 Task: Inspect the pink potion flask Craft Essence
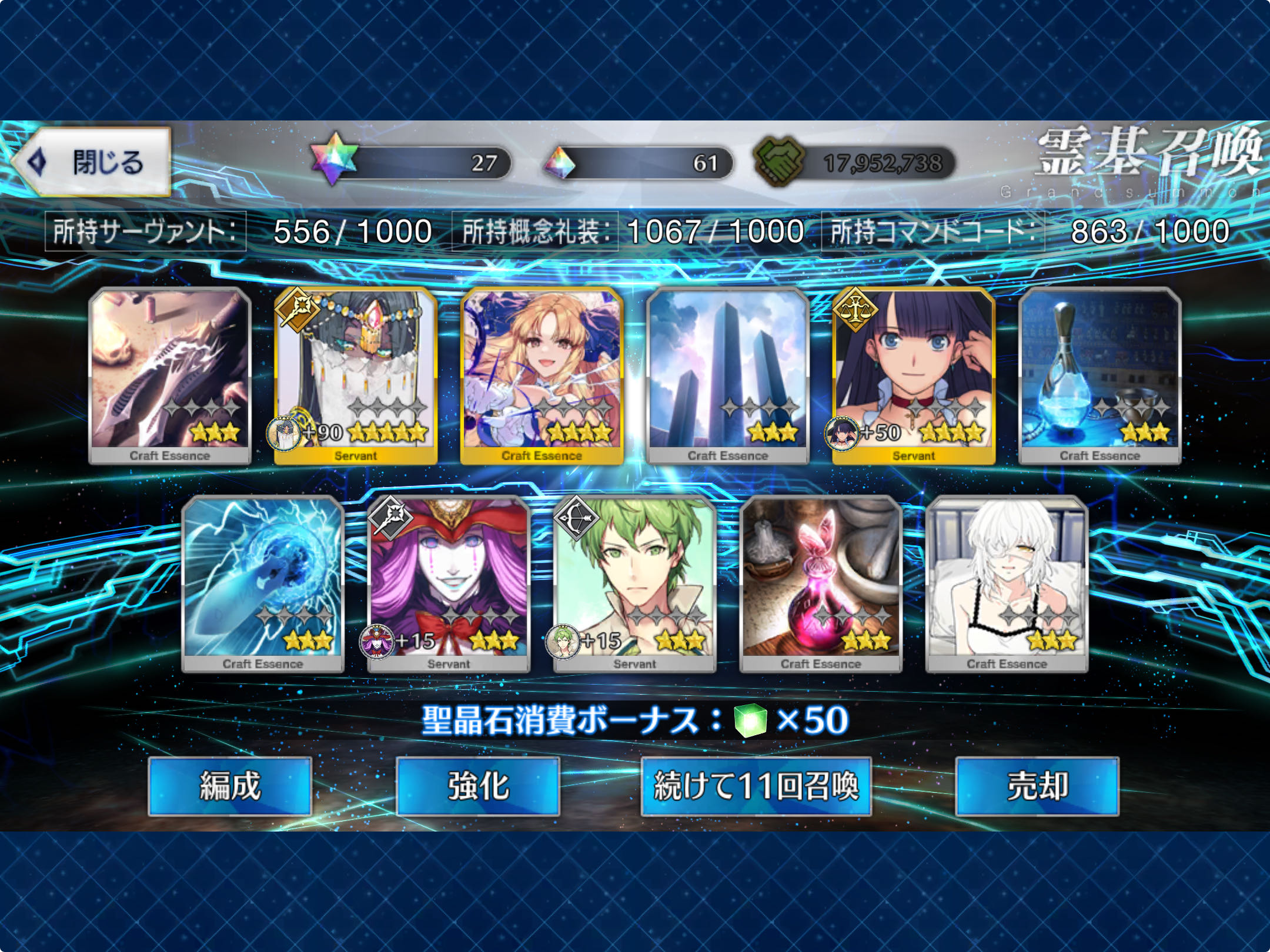pos(820,584)
